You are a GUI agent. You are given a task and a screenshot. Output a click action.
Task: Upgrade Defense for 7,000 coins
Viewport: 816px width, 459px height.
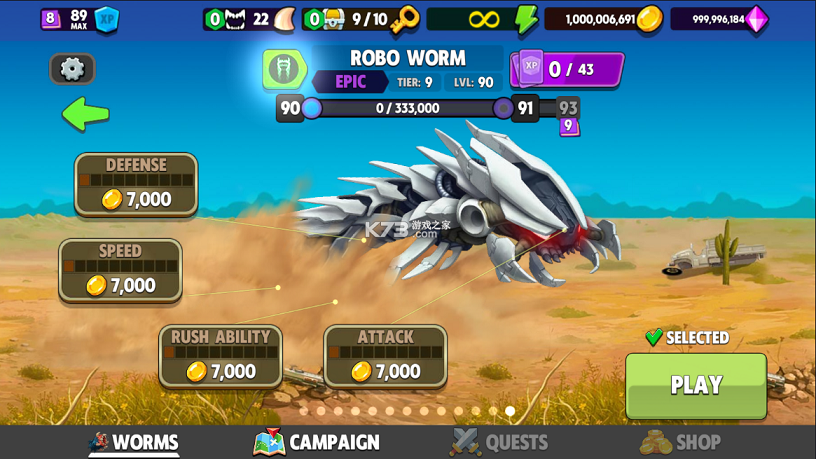point(136,185)
